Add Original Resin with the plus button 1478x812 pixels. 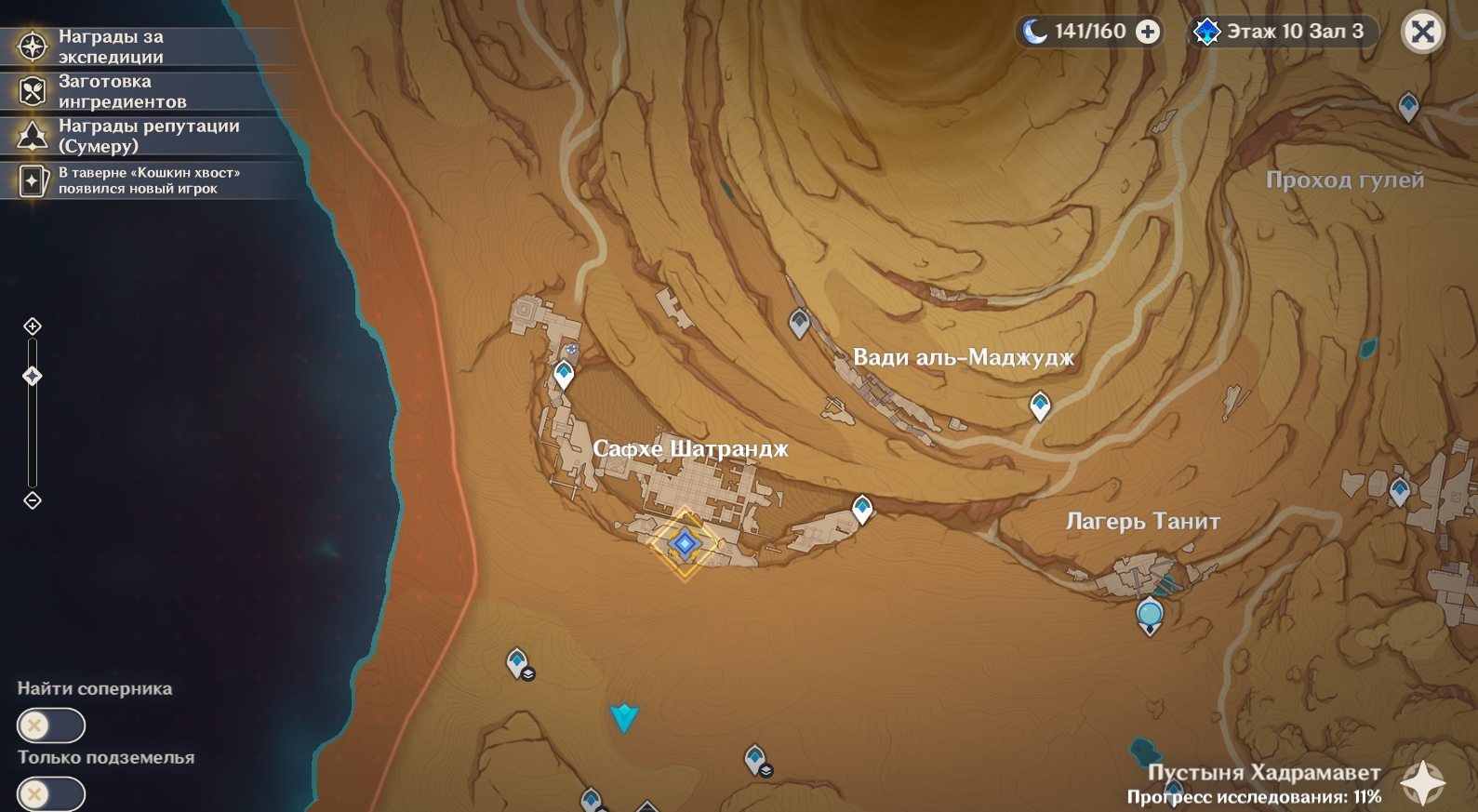point(1149,32)
